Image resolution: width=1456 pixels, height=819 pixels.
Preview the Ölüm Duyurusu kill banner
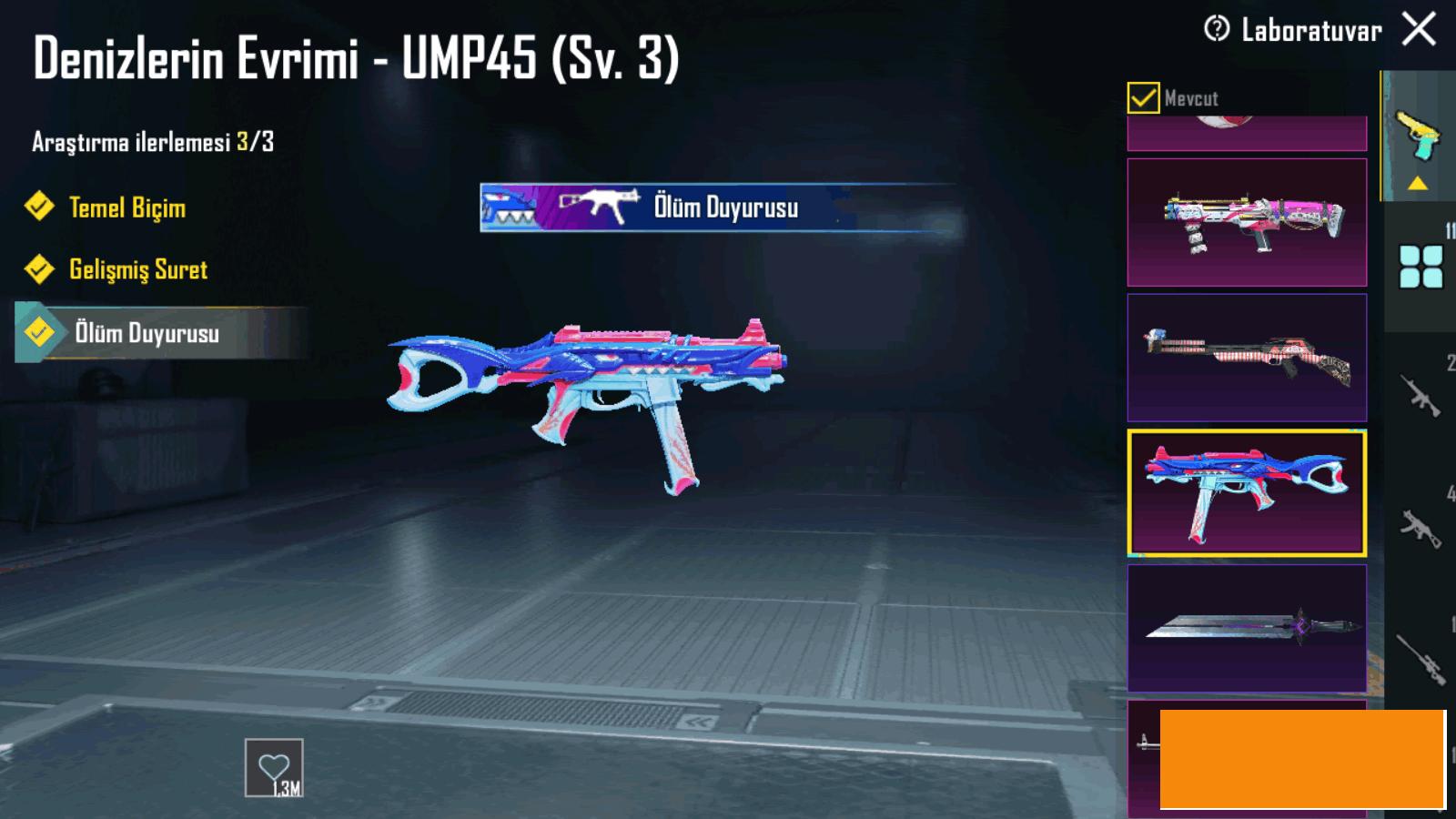719,207
